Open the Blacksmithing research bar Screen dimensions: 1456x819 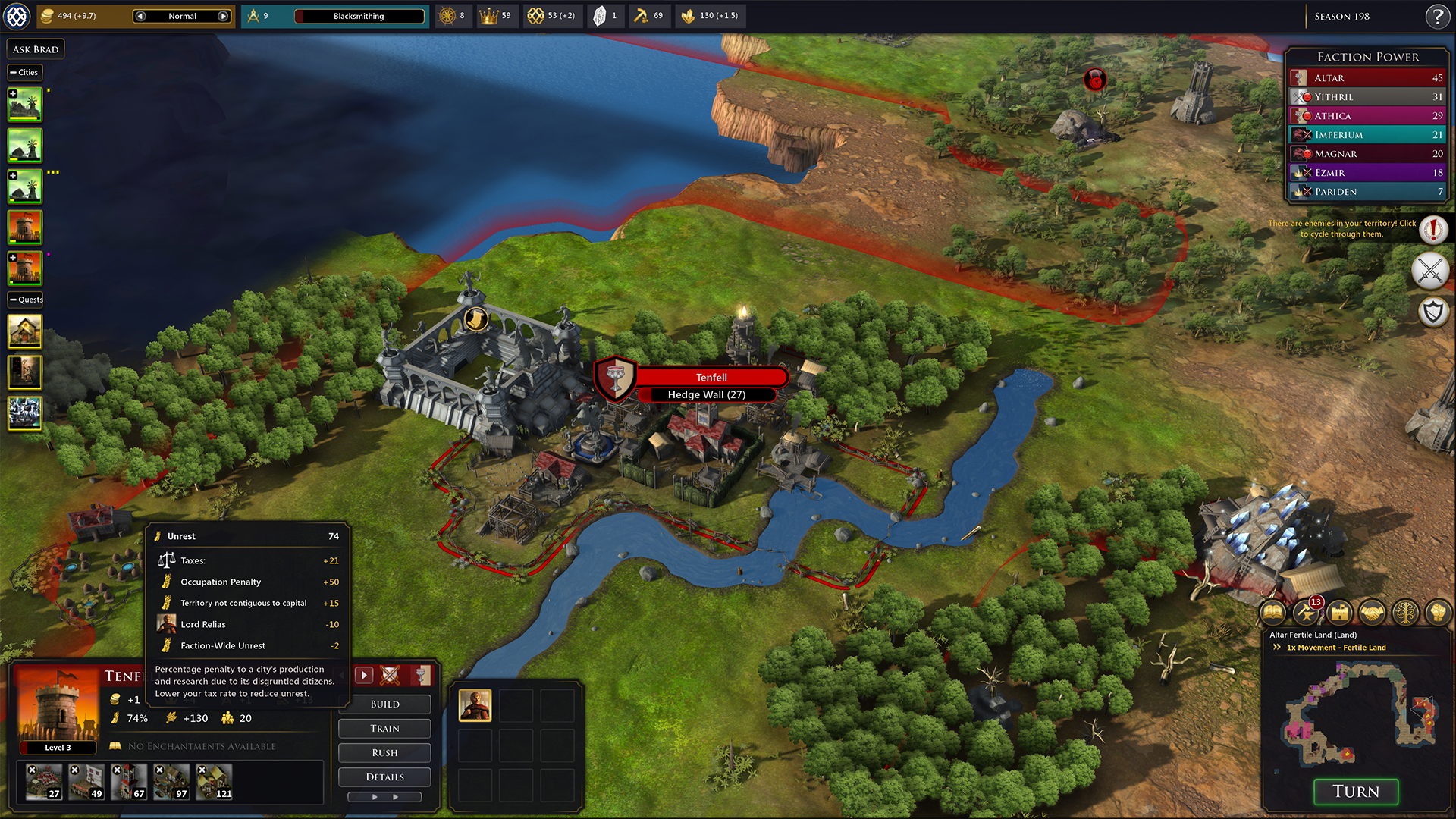click(359, 16)
